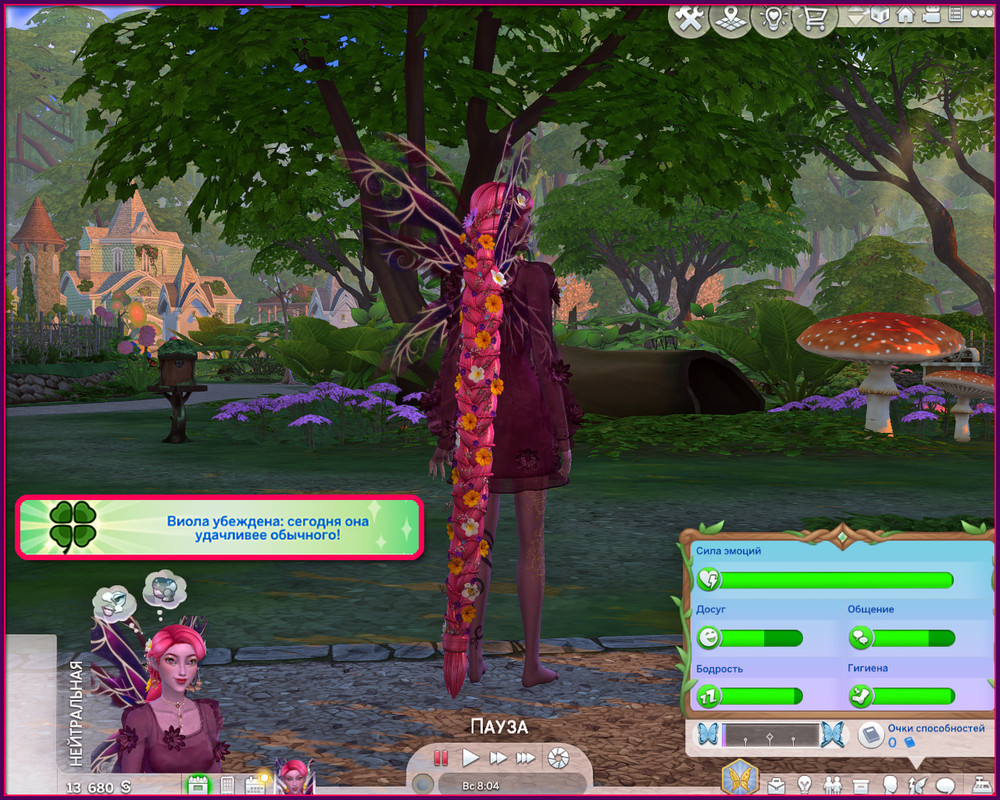Resume at normal play speed
This screenshot has height=800, width=1000.
tap(470, 758)
